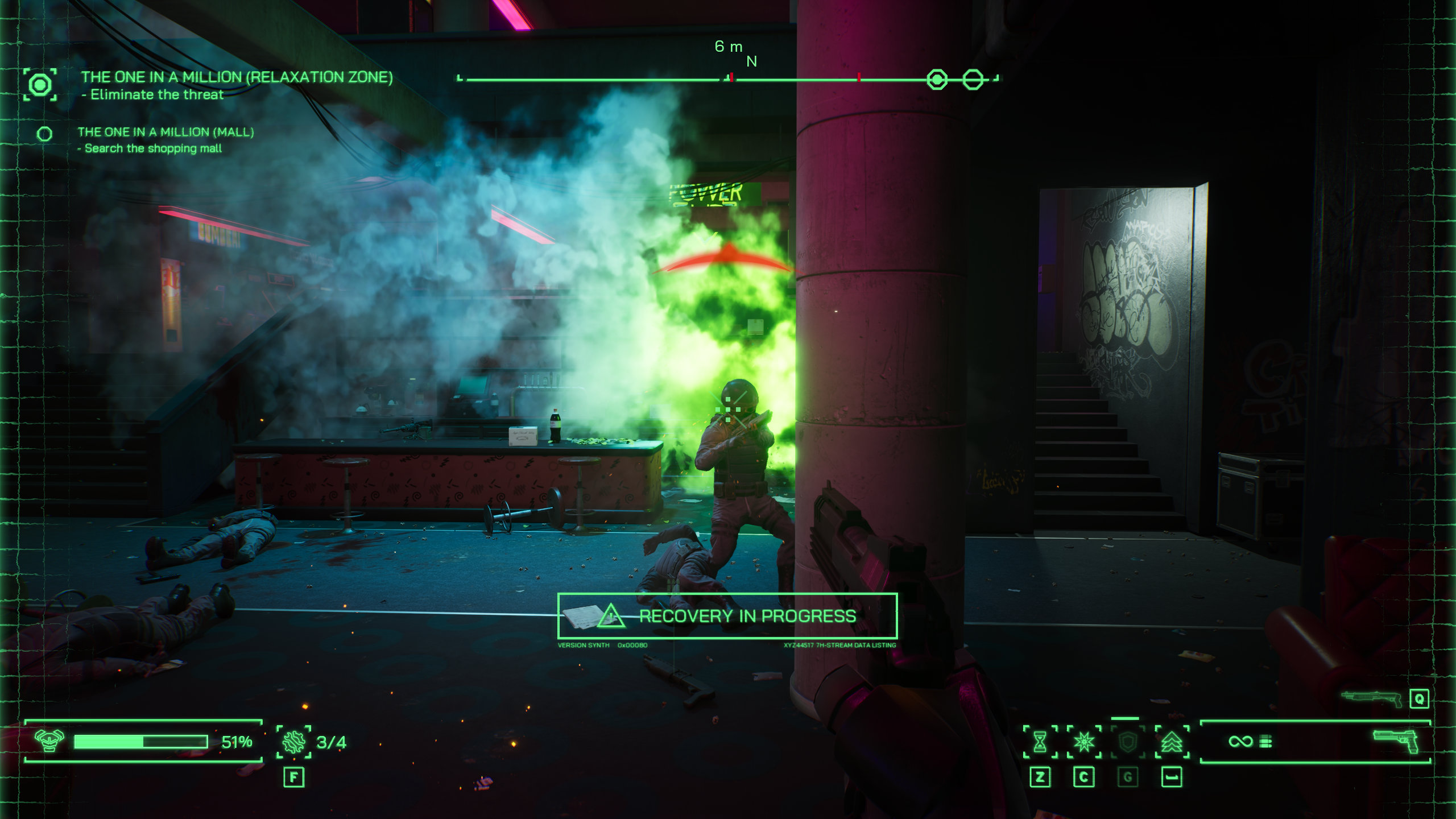The width and height of the screenshot is (1456, 819).
Task: Use the repair charge gear icon
Action: (293, 742)
